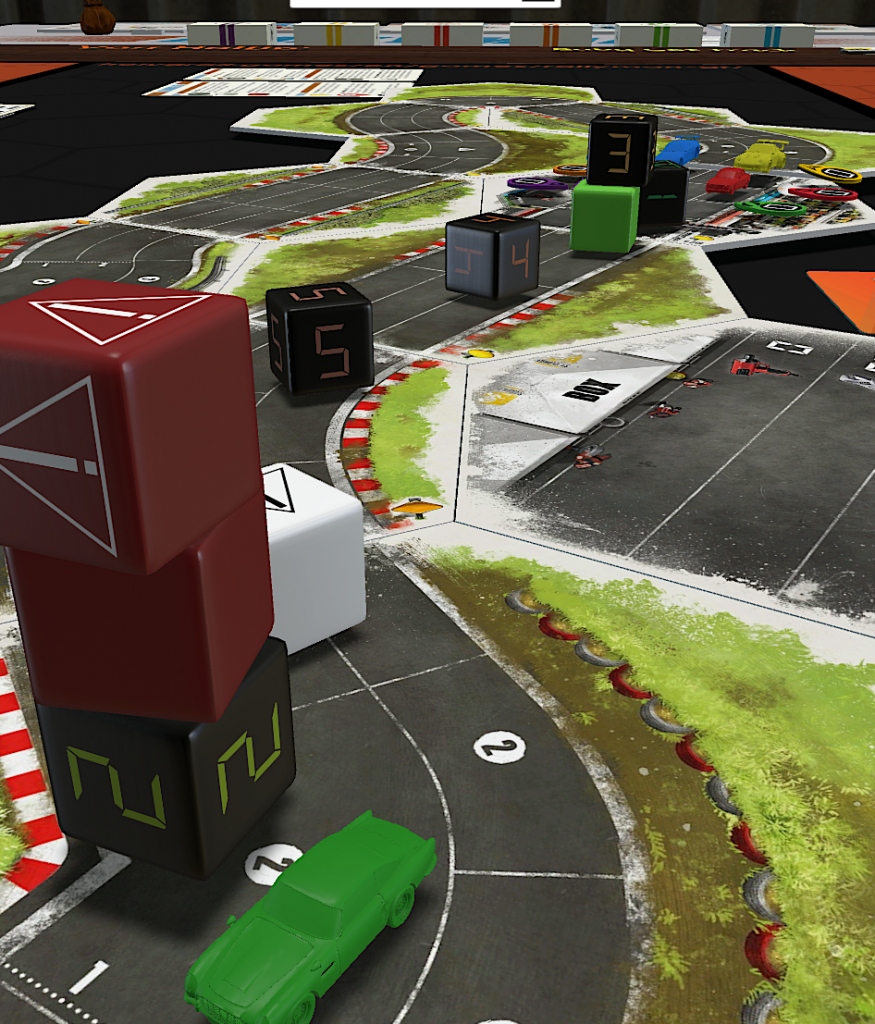Screen dimensions: 875x1024
Task: Pick the plain green die
Action: click(x=604, y=216)
